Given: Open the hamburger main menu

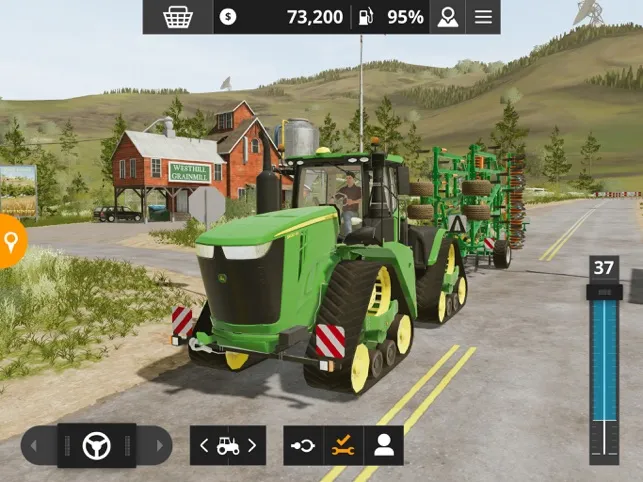Looking at the screenshot, I should coord(483,17).
